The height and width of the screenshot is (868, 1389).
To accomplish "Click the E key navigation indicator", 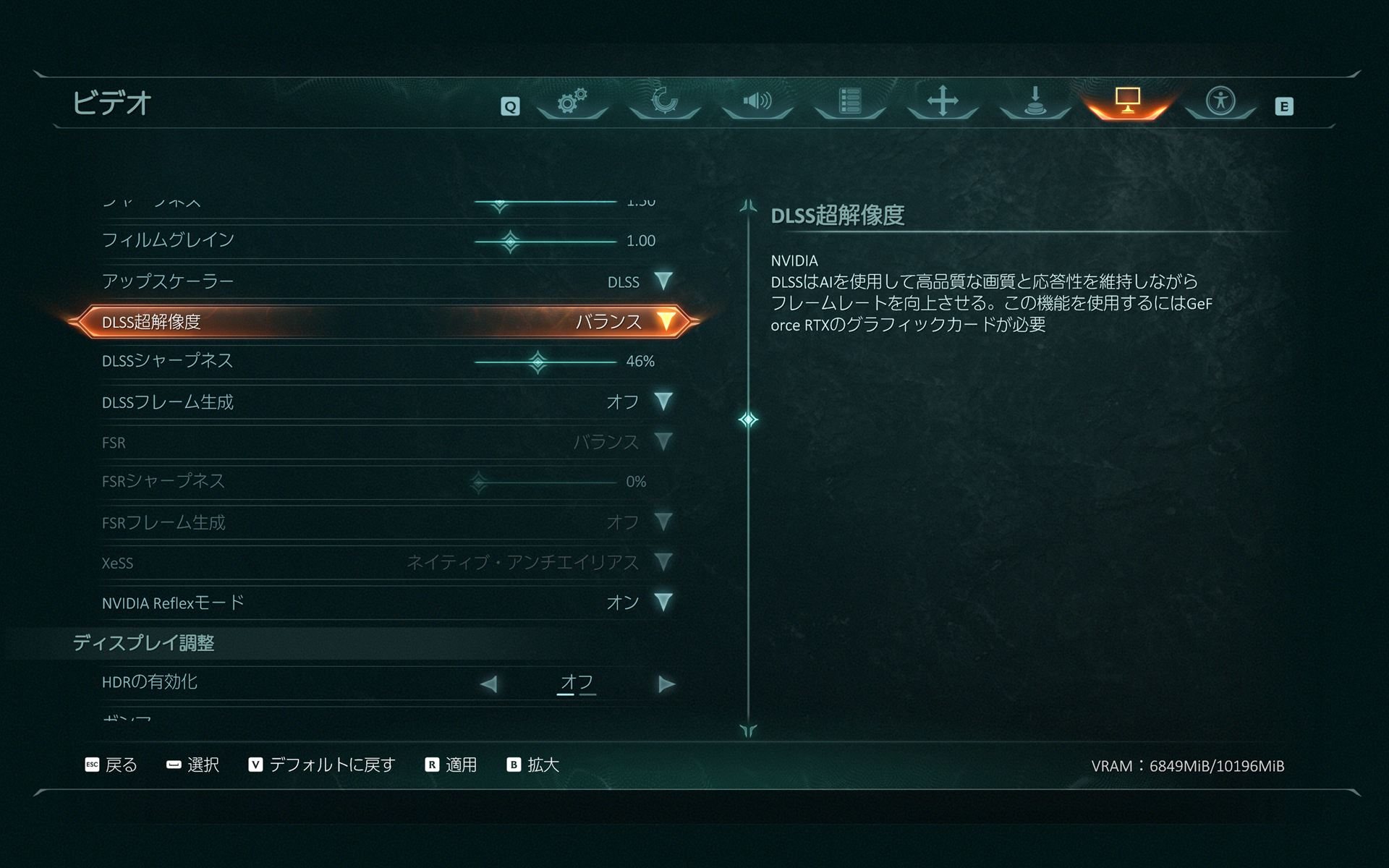I will tap(1285, 105).
